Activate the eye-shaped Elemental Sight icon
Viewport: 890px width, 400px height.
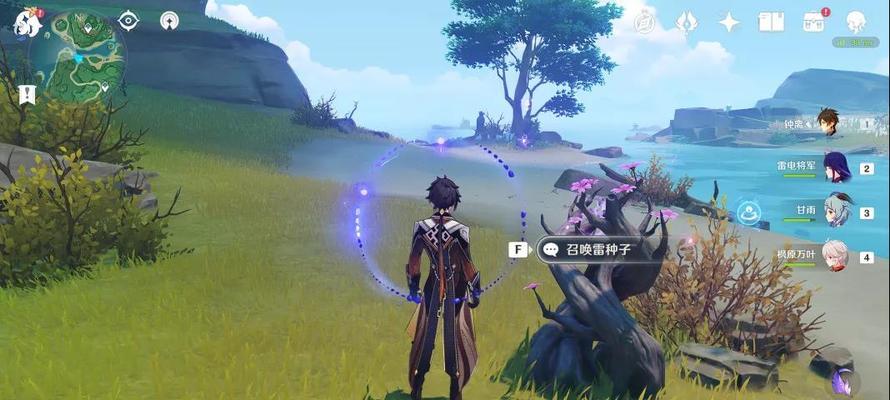coord(128,20)
